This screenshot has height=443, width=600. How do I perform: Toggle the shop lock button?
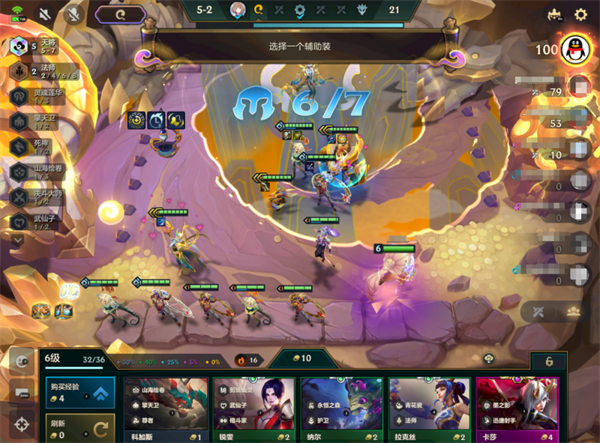pos(546,362)
